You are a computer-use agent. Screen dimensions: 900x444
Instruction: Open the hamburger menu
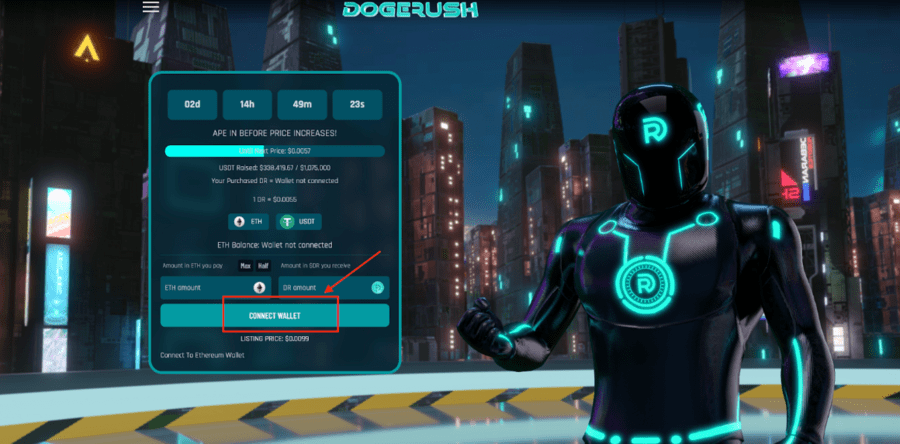[151, 7]
